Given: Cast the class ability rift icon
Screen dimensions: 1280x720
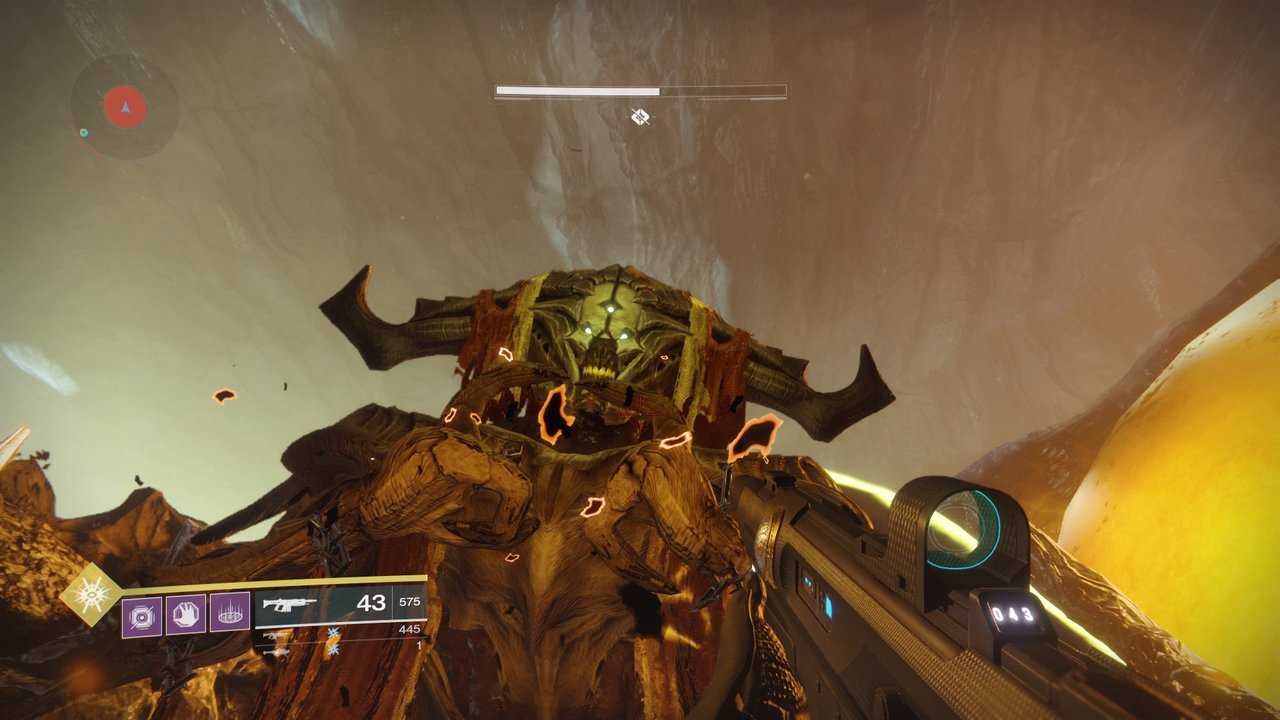Looking at the screenshot, I should coord(230,613).
